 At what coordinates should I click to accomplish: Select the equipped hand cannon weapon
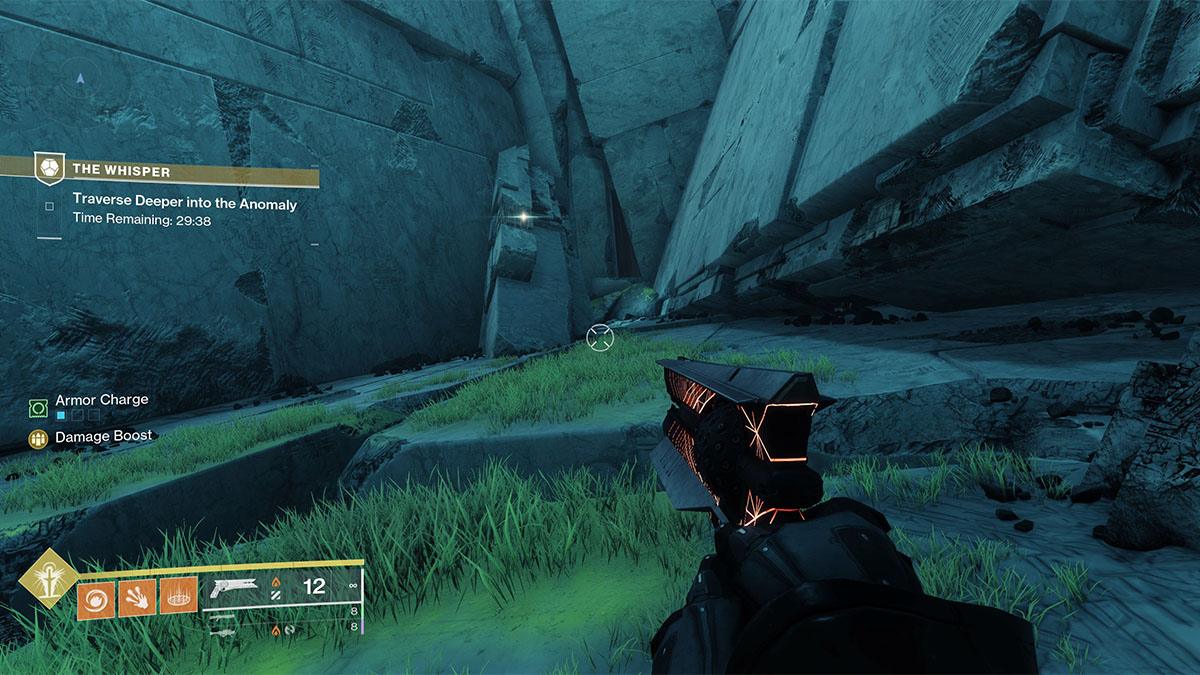coord(233,587)
